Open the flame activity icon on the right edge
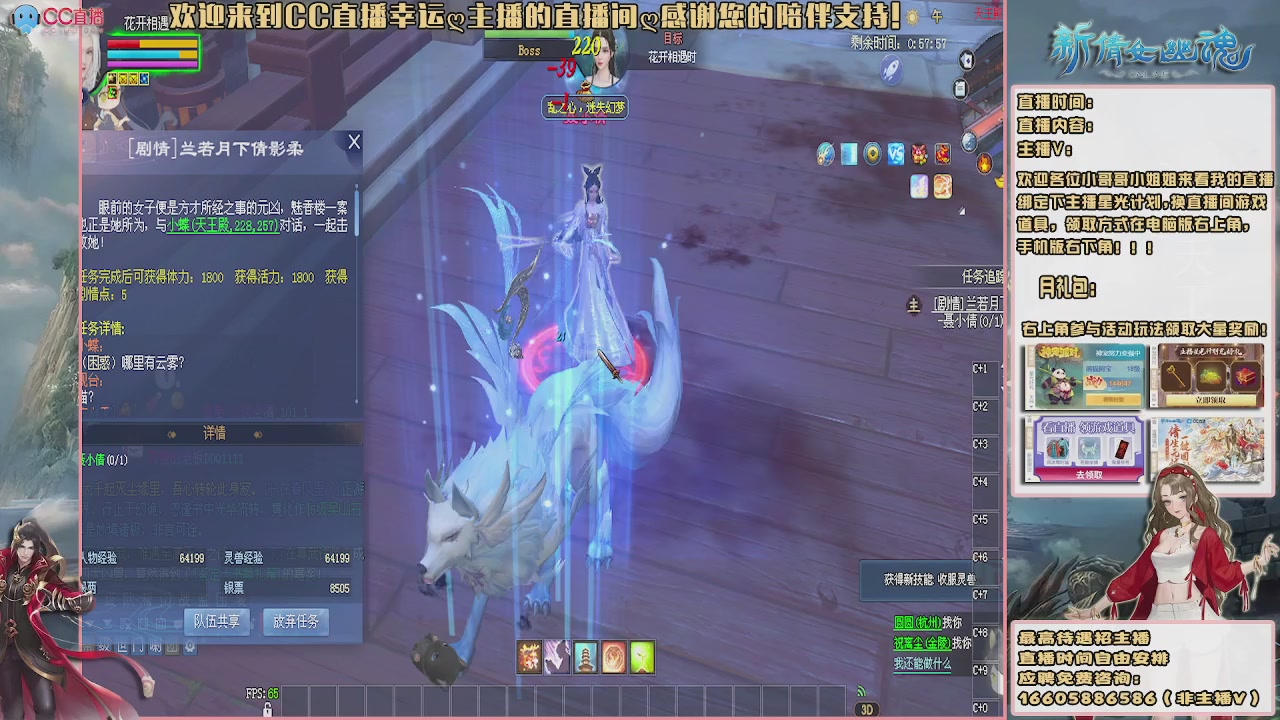This screenshot has width=1280, height=720. point(986,163)
